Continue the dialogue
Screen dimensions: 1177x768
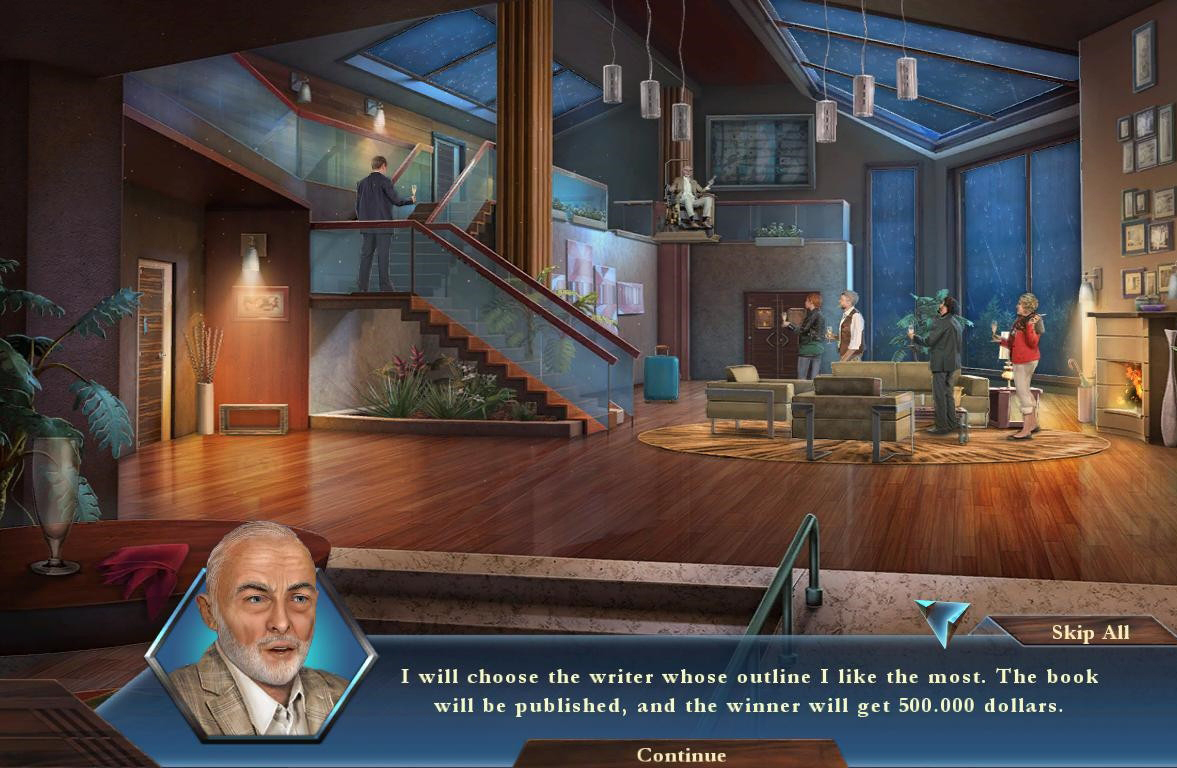coord(681,755)
